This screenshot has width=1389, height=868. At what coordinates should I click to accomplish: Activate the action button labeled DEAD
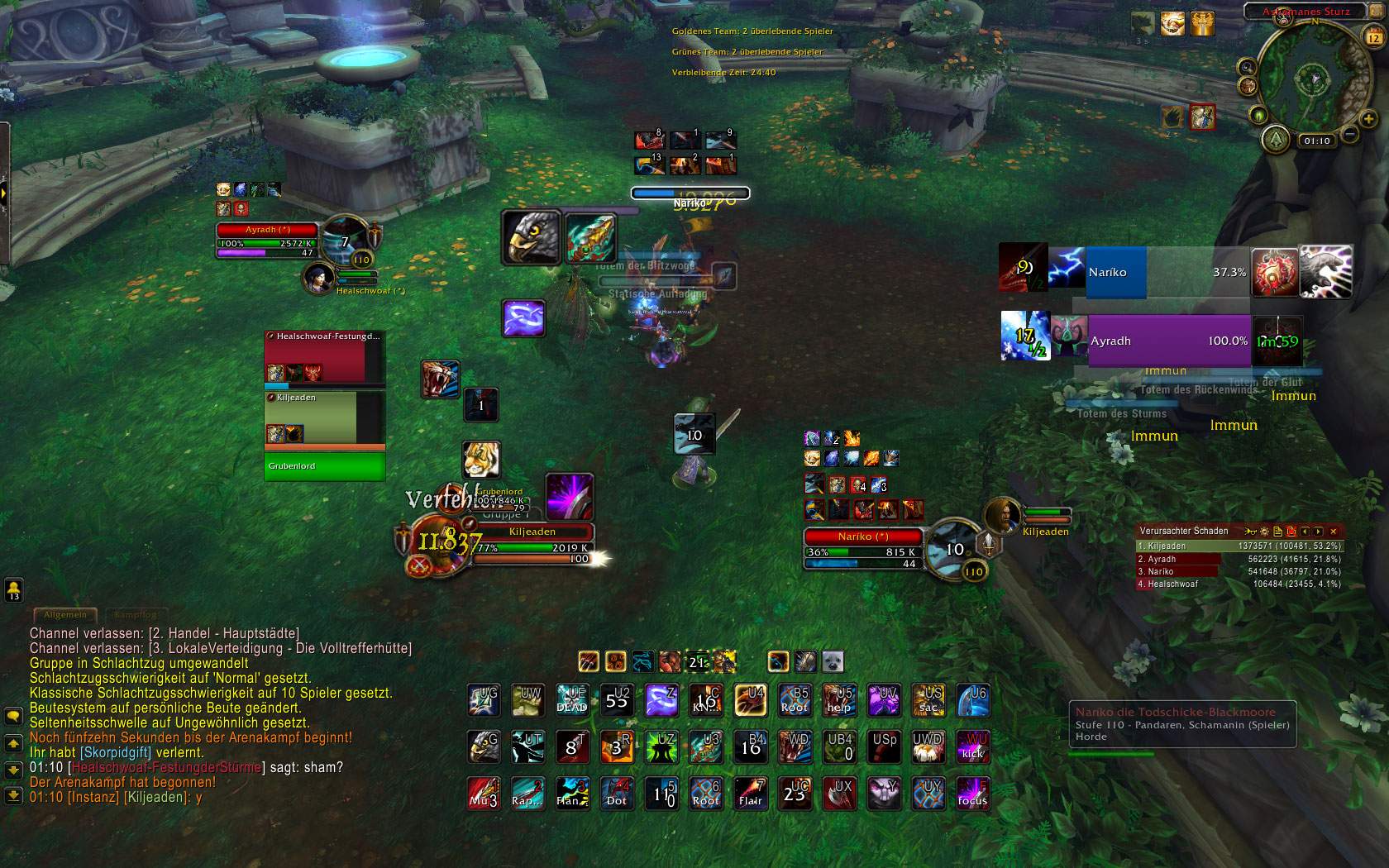click(x=572, y=700)
